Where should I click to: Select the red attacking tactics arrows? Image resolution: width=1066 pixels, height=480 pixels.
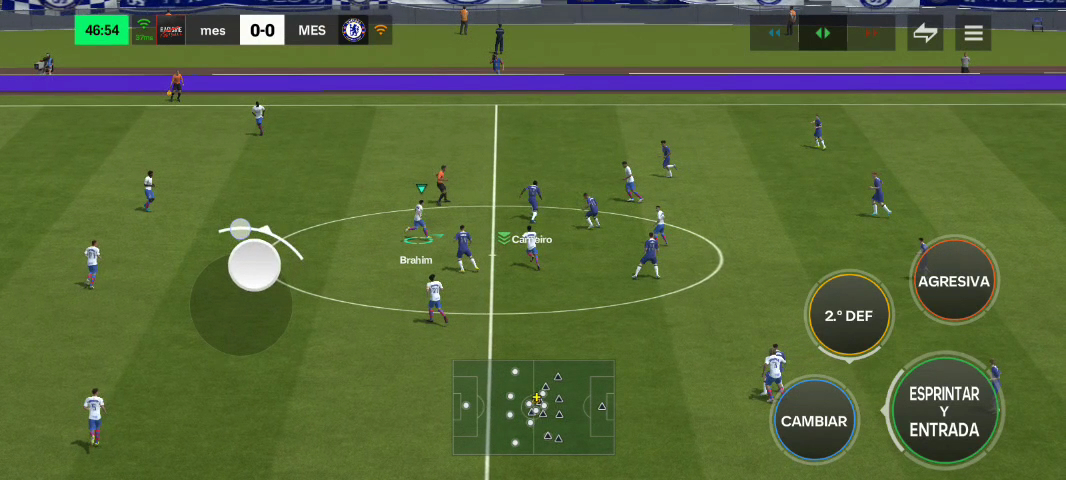click(x=871, y=33)
